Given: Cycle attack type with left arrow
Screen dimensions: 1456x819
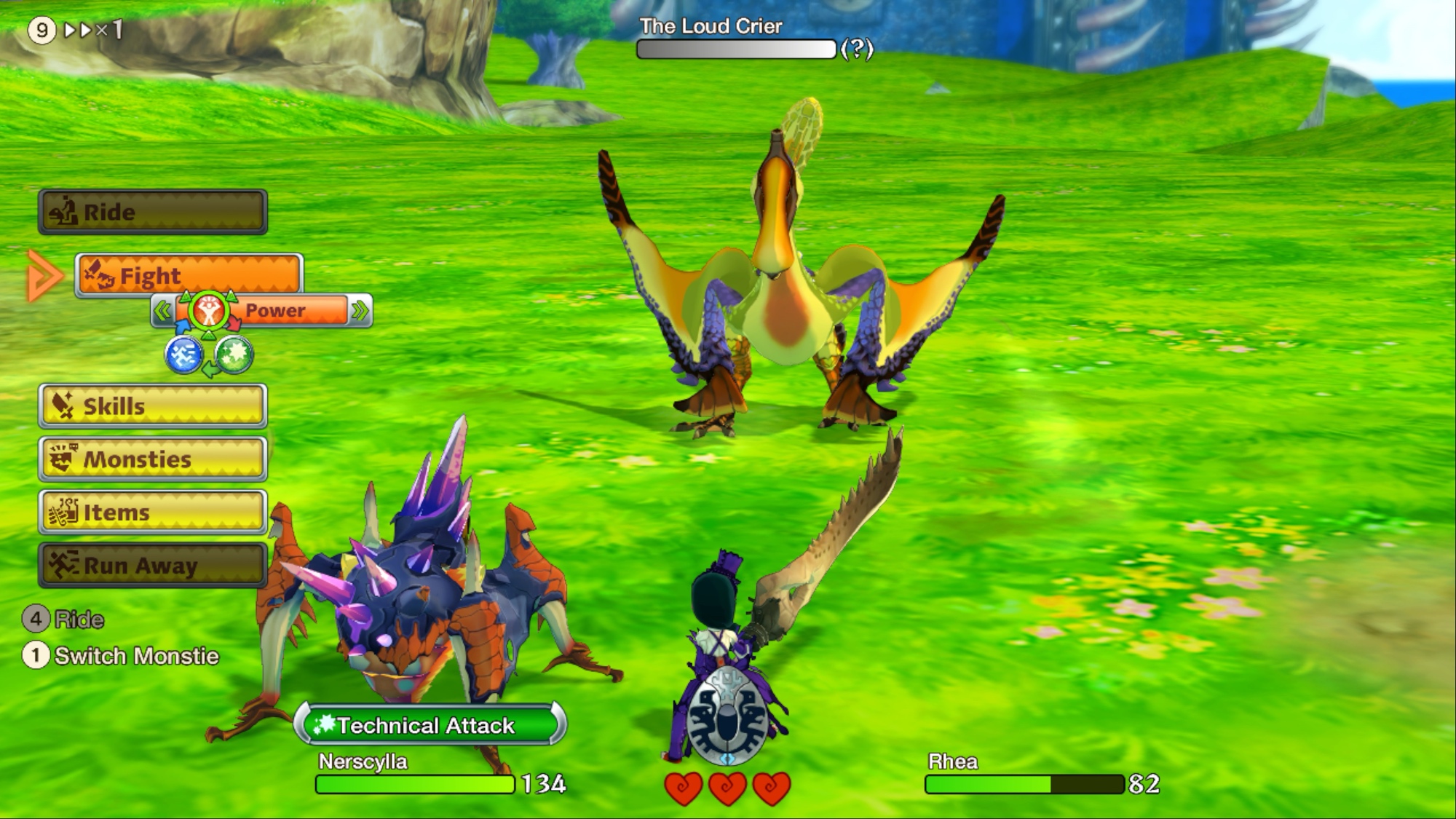Looking at the screenshot, I should click(162, 312).
